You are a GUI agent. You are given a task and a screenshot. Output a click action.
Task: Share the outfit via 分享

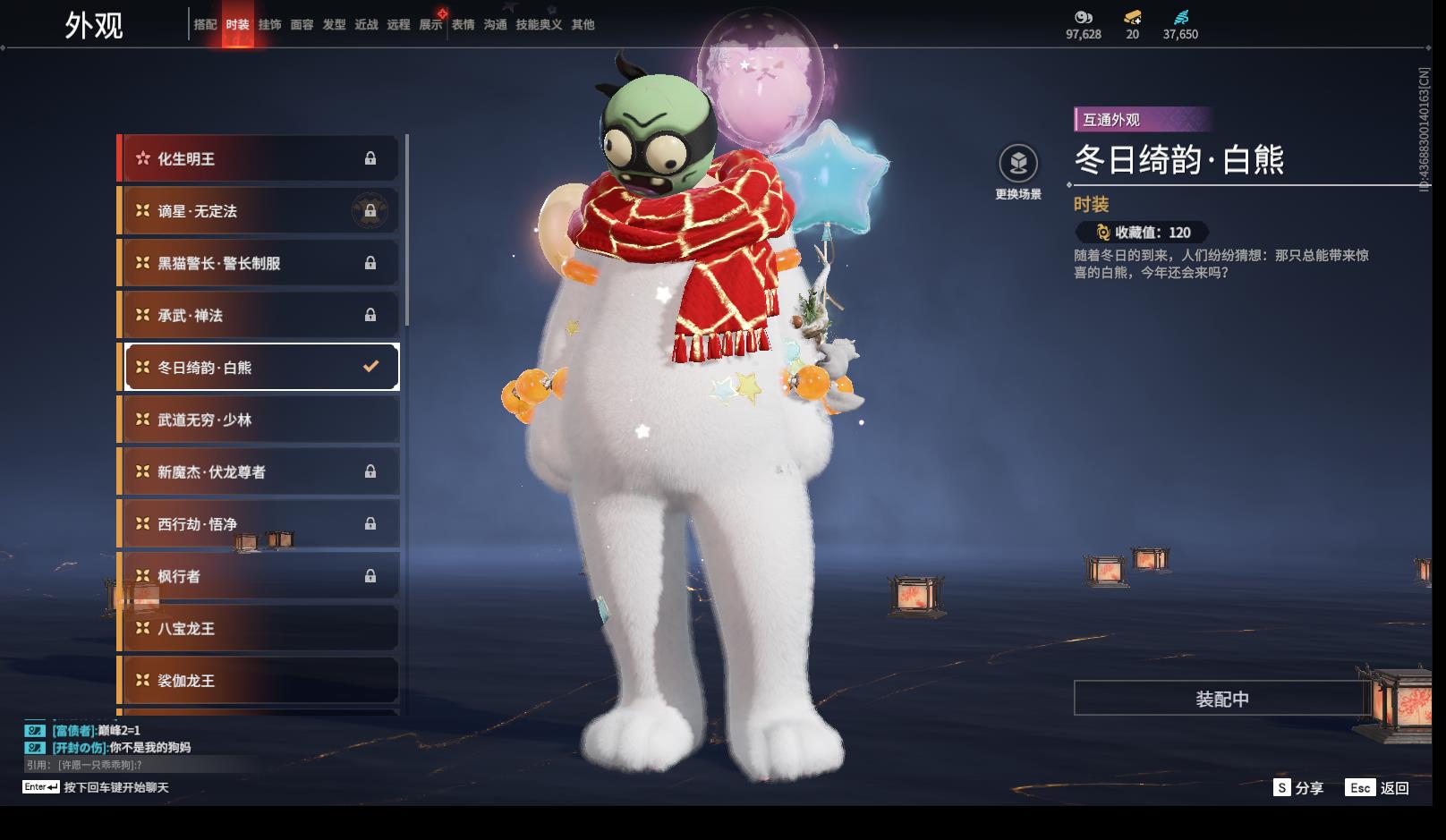(1298, 787)
